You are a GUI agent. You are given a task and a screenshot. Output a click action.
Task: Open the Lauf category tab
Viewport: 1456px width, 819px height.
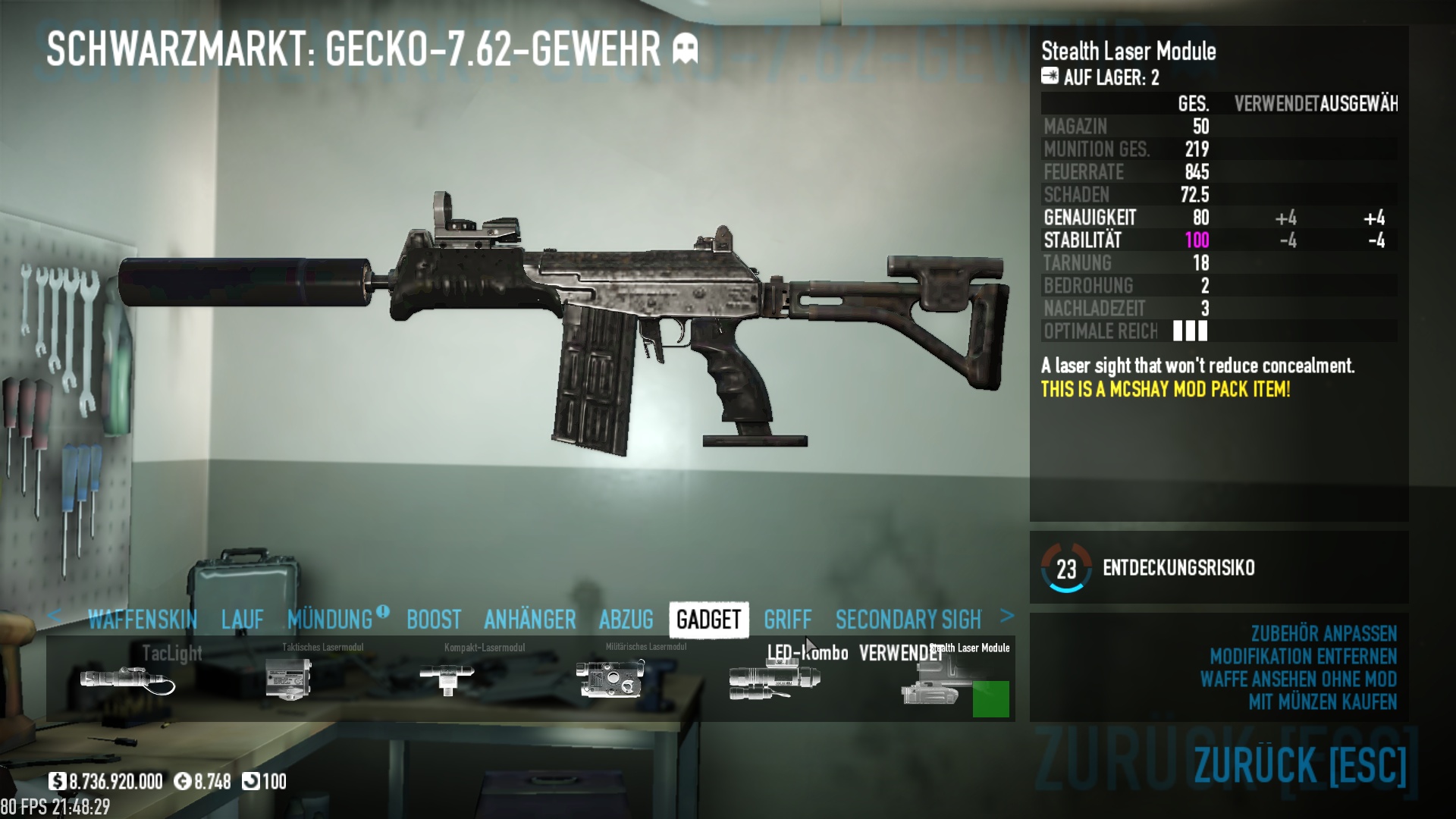243,620
